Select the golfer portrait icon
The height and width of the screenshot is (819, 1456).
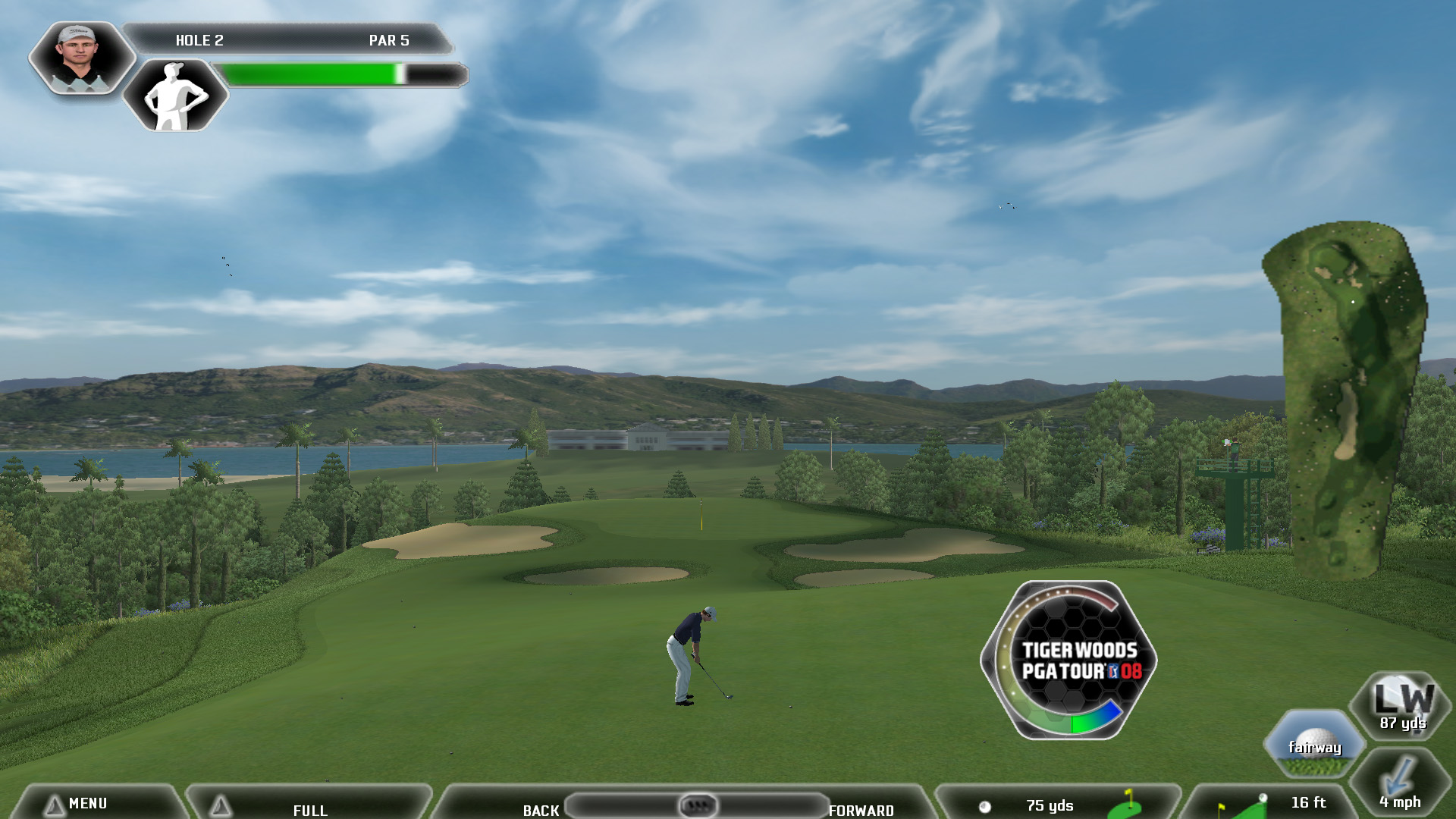(x=80, y=58)
